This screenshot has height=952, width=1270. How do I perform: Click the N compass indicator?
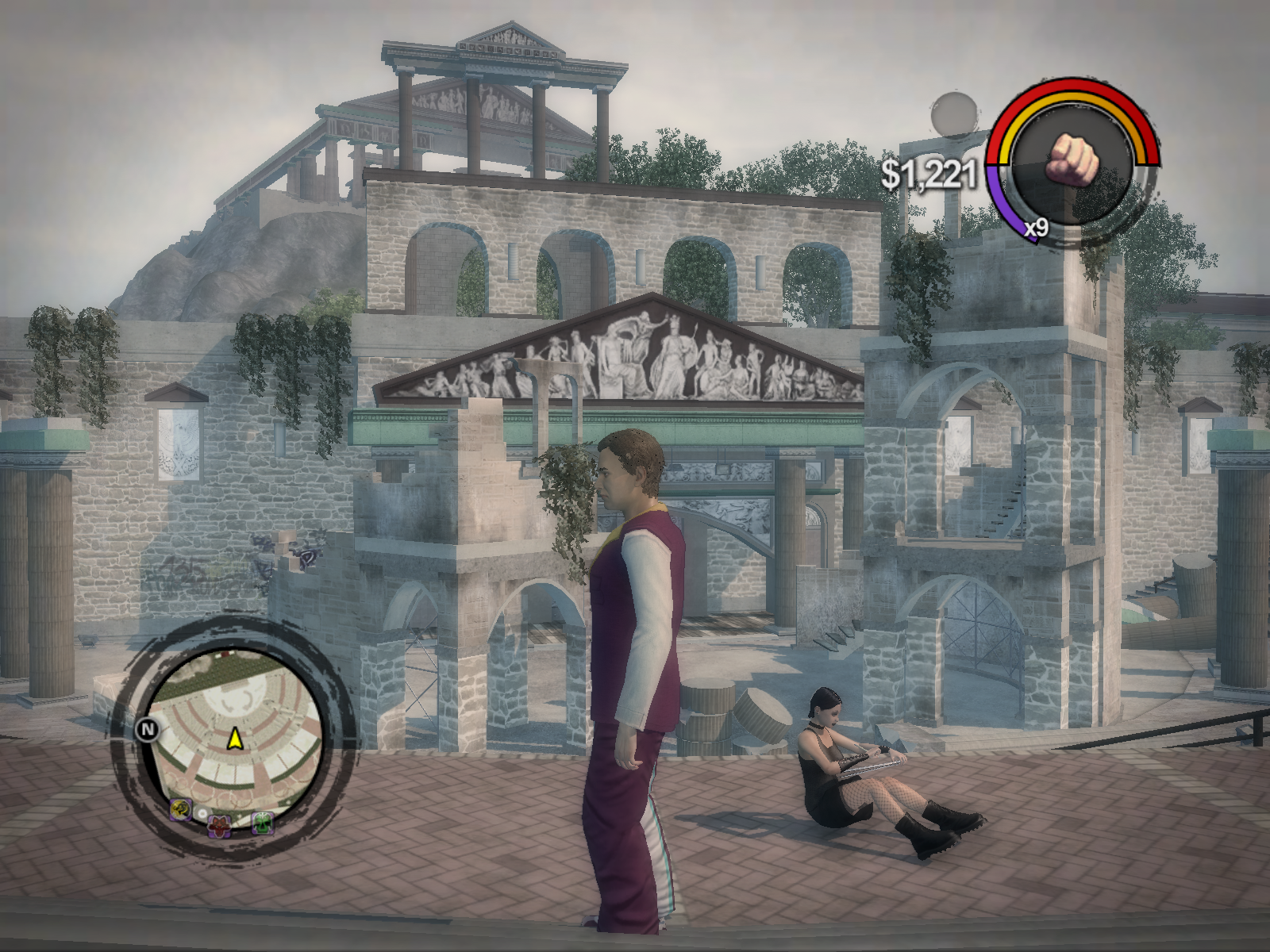148,728
